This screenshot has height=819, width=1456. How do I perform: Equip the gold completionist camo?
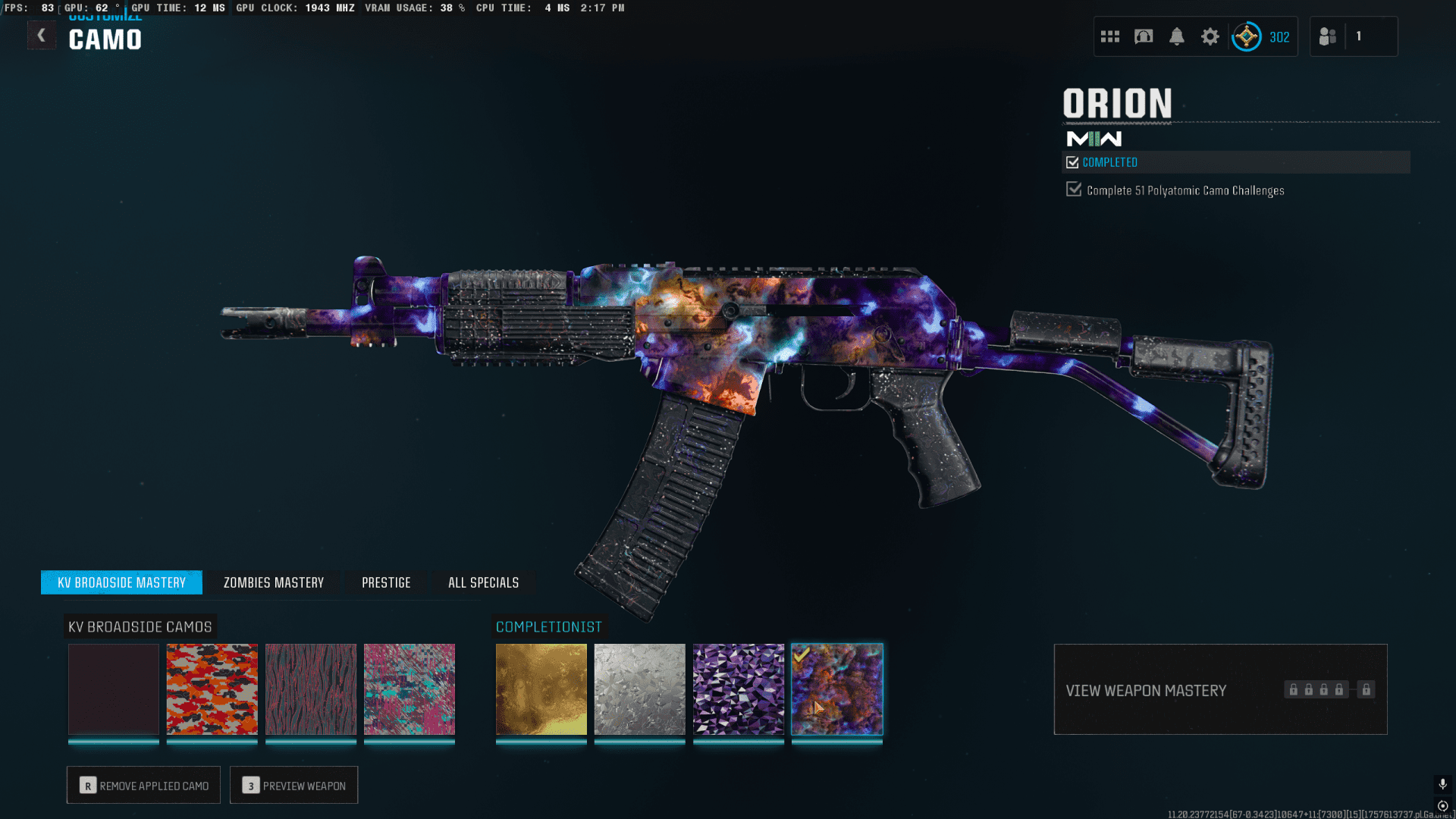pos(541,689)
